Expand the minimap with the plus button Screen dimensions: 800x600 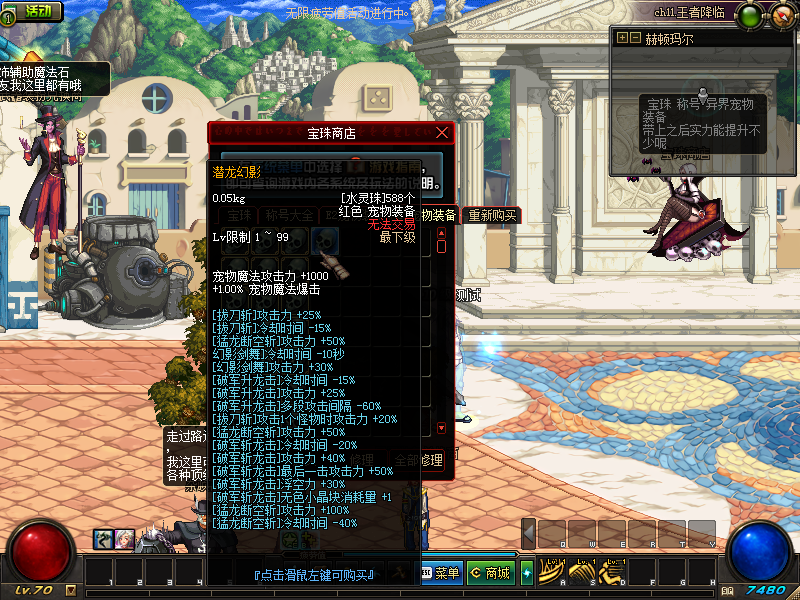click(x=622, y=38)
